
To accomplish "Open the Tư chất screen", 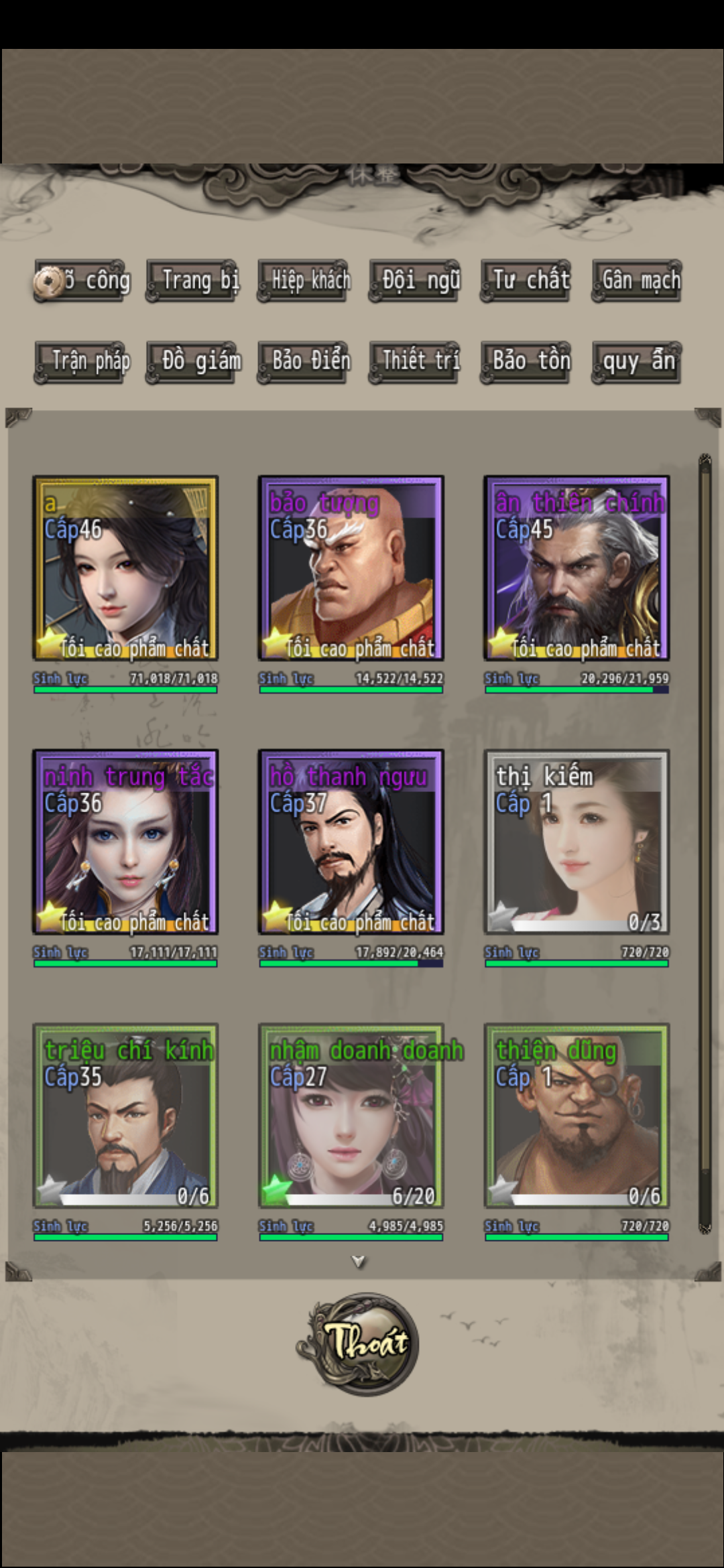I will [526, 281].
